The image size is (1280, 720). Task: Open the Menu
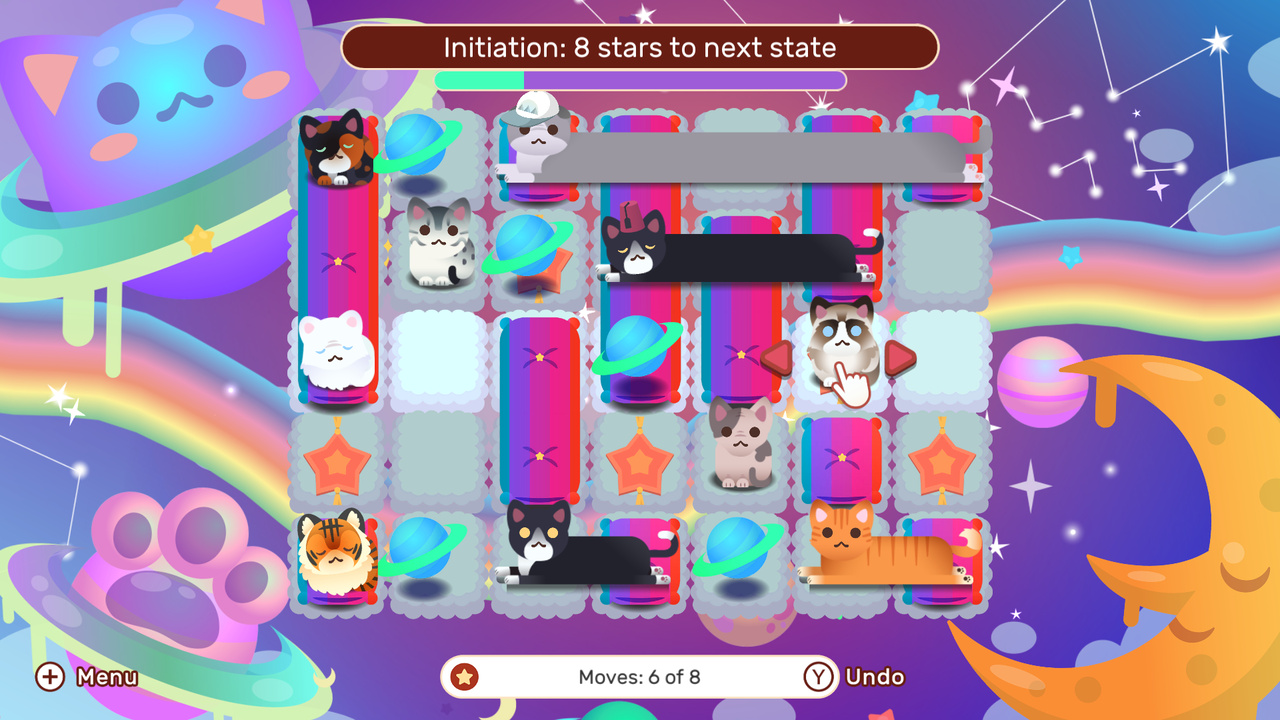[106, 677]
